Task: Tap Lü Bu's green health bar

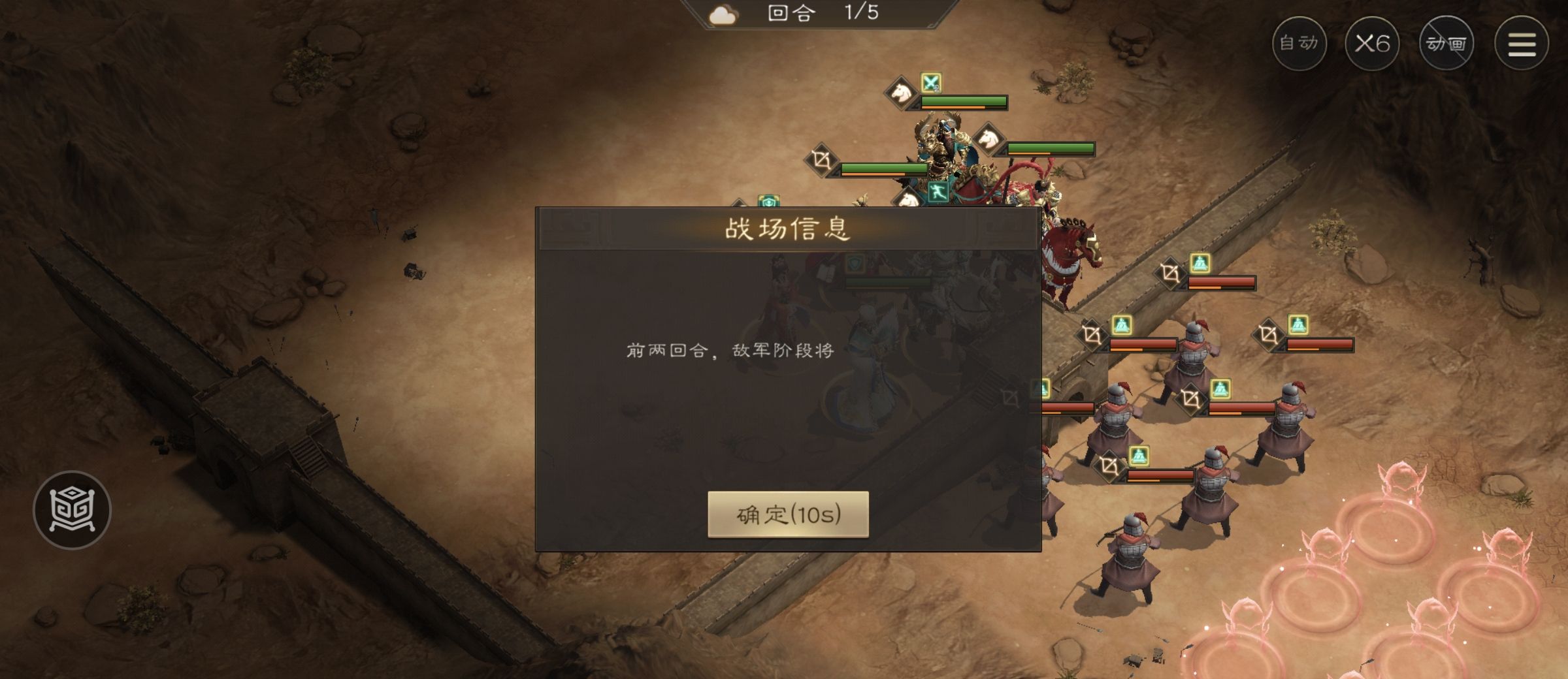Action: click(x=963, y=102)
